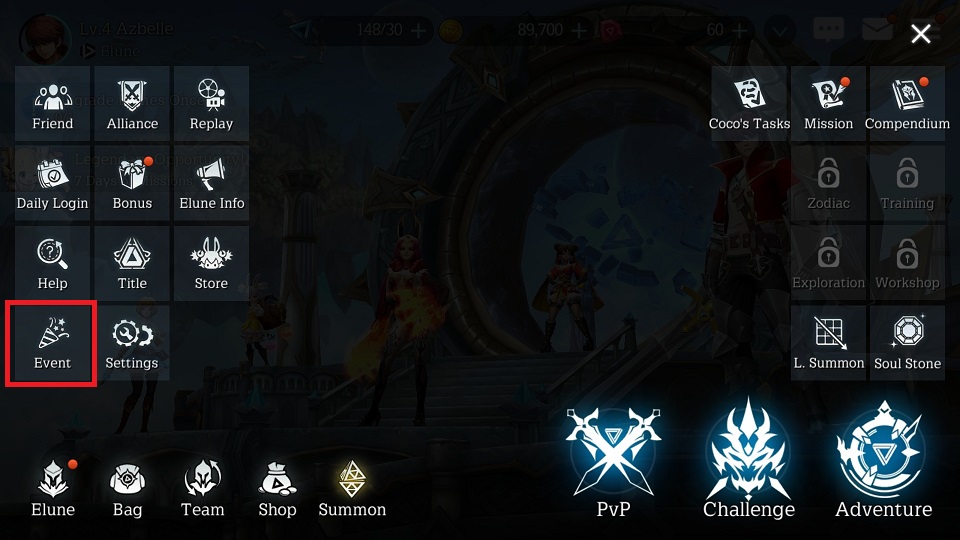Open the Replay menu

211,103
